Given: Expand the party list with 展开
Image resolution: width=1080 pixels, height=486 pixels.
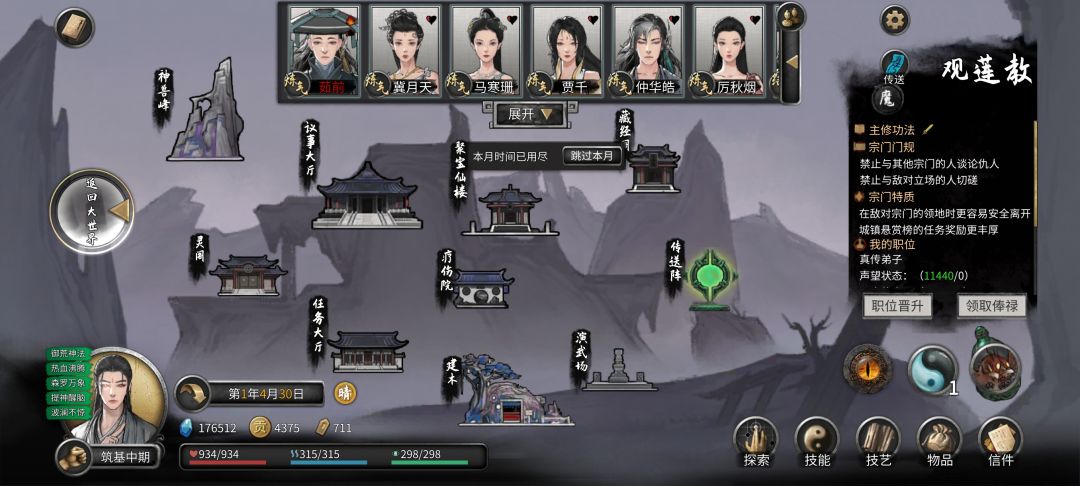Looking at the screenshot, I should (530, 115).
